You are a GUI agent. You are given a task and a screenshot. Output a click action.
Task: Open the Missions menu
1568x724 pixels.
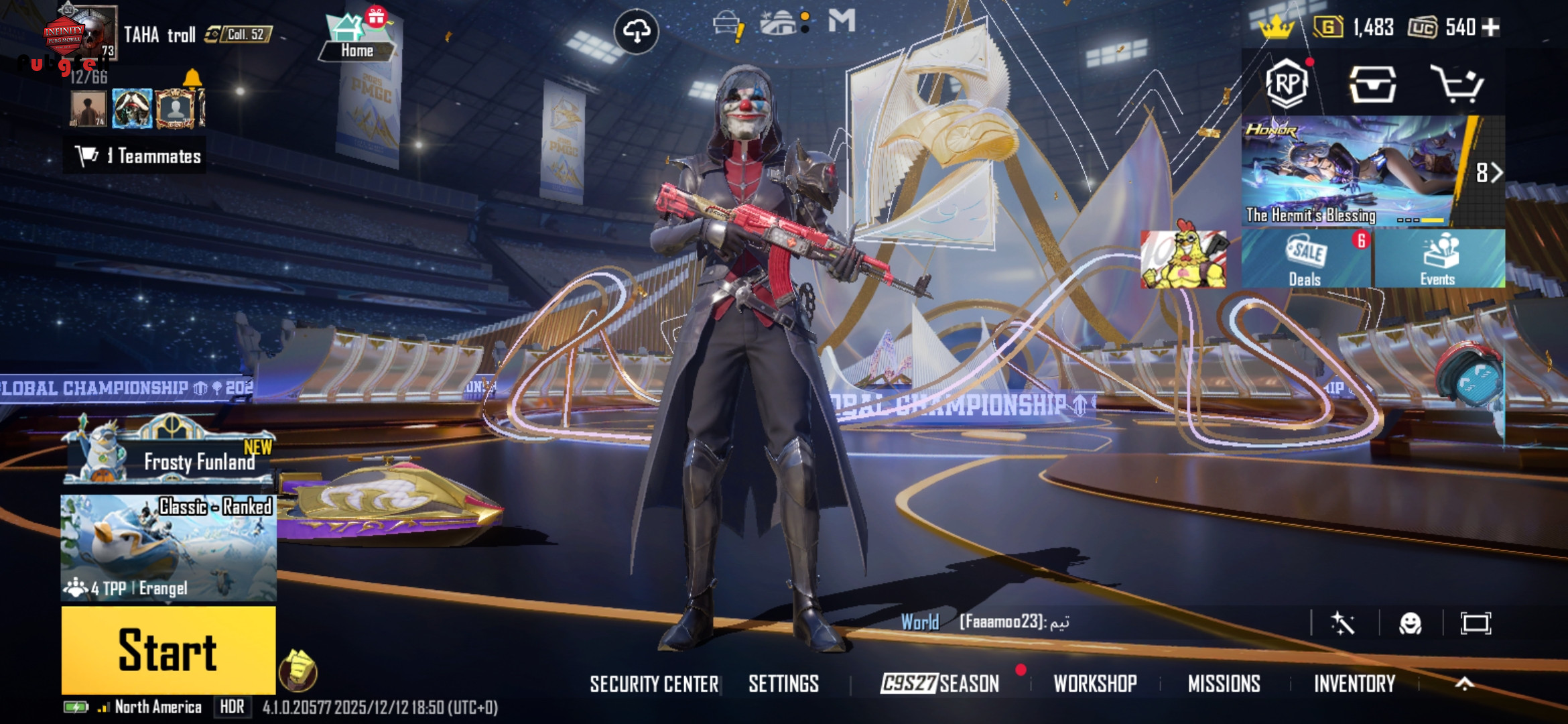point(1224,684)
